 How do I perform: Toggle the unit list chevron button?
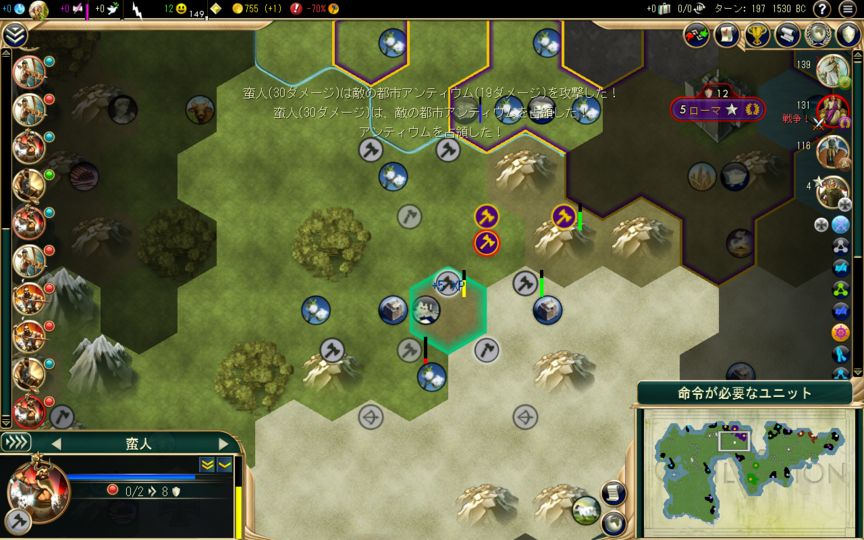16,442
